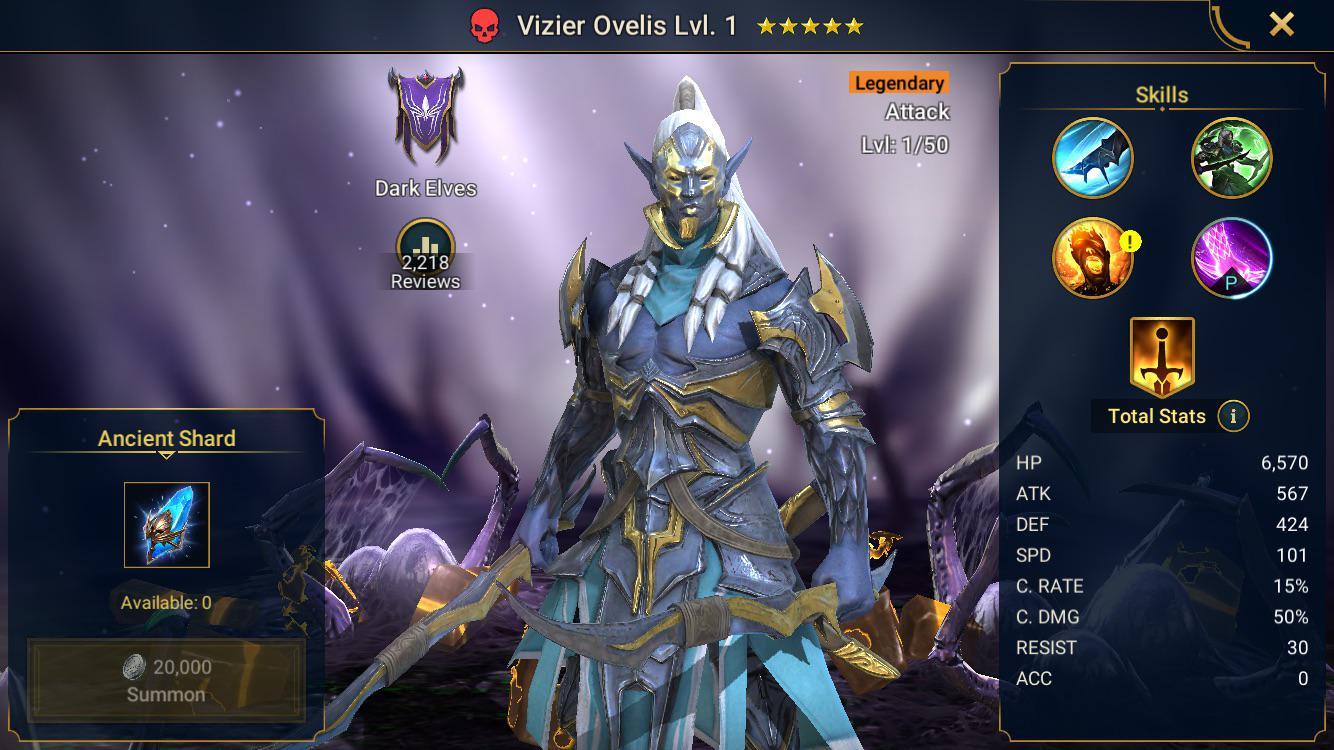1334x750 pixels.
Task: Click the Skills panel header
Action: click(1160, 94)
